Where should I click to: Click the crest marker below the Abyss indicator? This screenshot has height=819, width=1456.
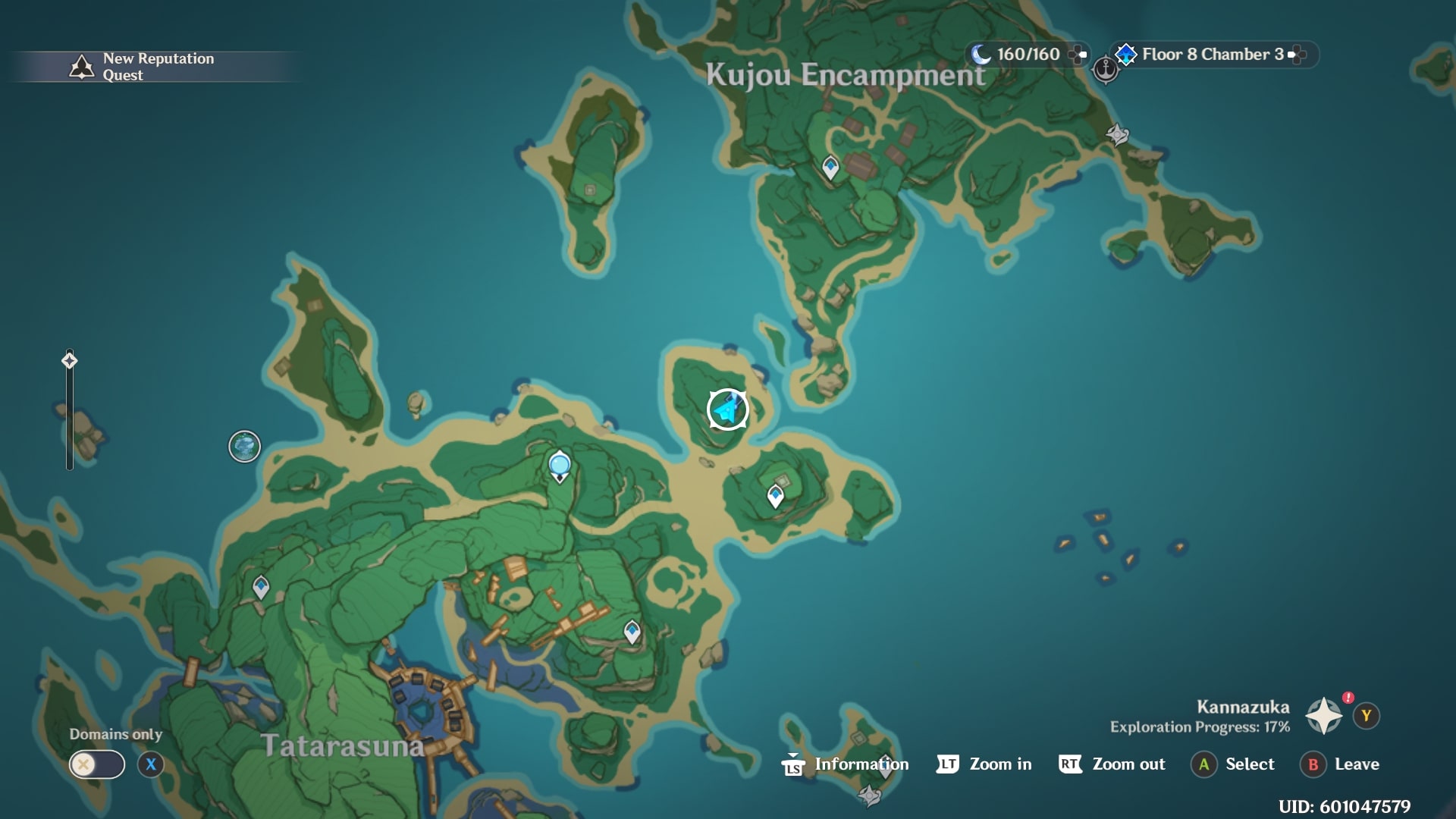1116,133
